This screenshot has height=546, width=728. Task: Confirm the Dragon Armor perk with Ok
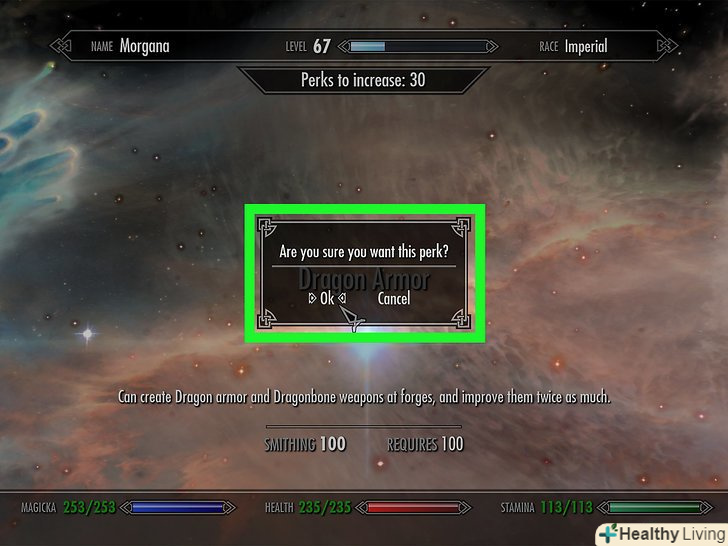click(x=327, y=298)
